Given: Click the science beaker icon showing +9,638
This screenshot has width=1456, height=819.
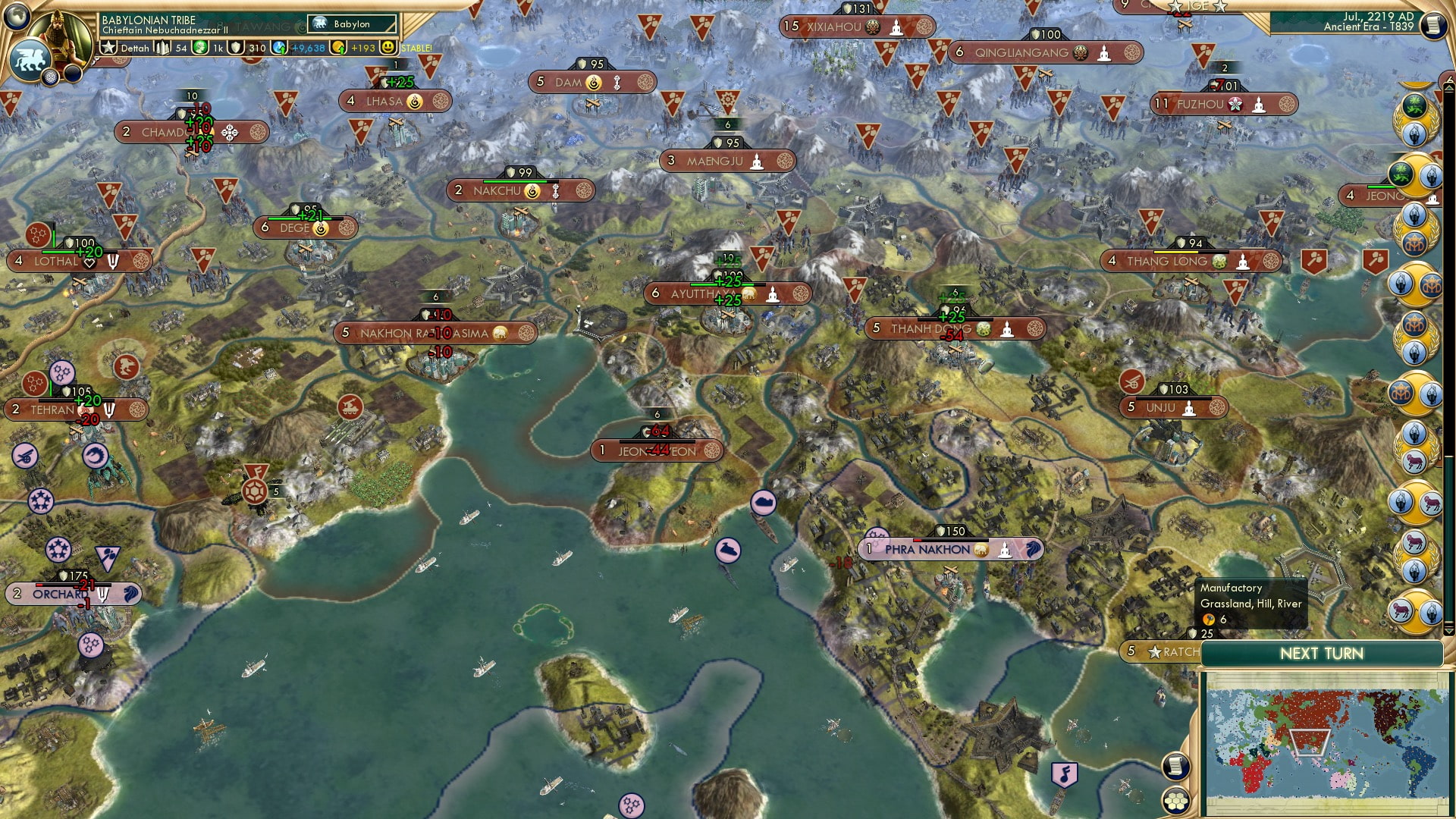Looking at the screenshot, I should click(278, 47).
